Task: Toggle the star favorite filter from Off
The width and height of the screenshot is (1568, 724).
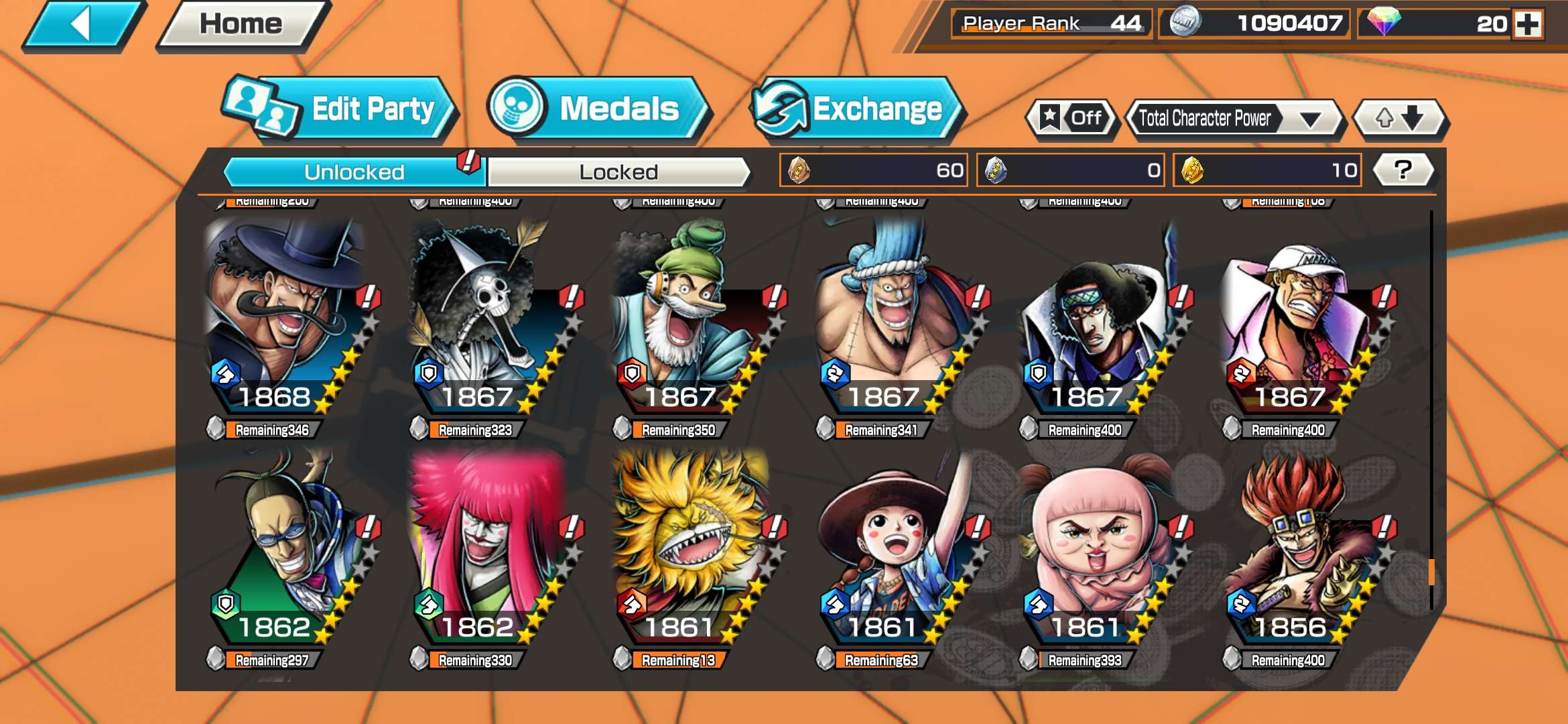Action: pos(1071,118)
